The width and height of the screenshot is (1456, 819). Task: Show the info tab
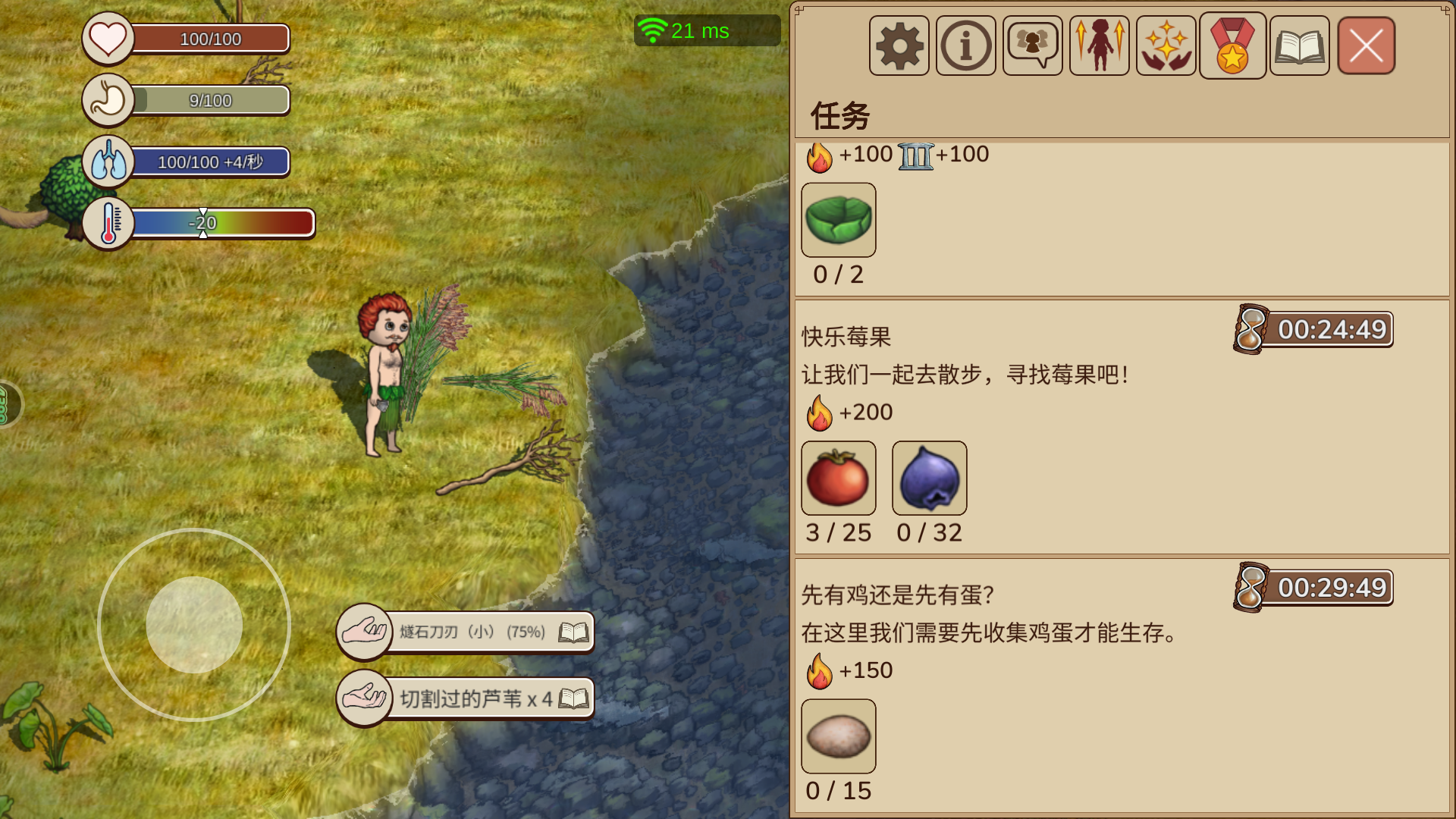[x=965, y=46]
